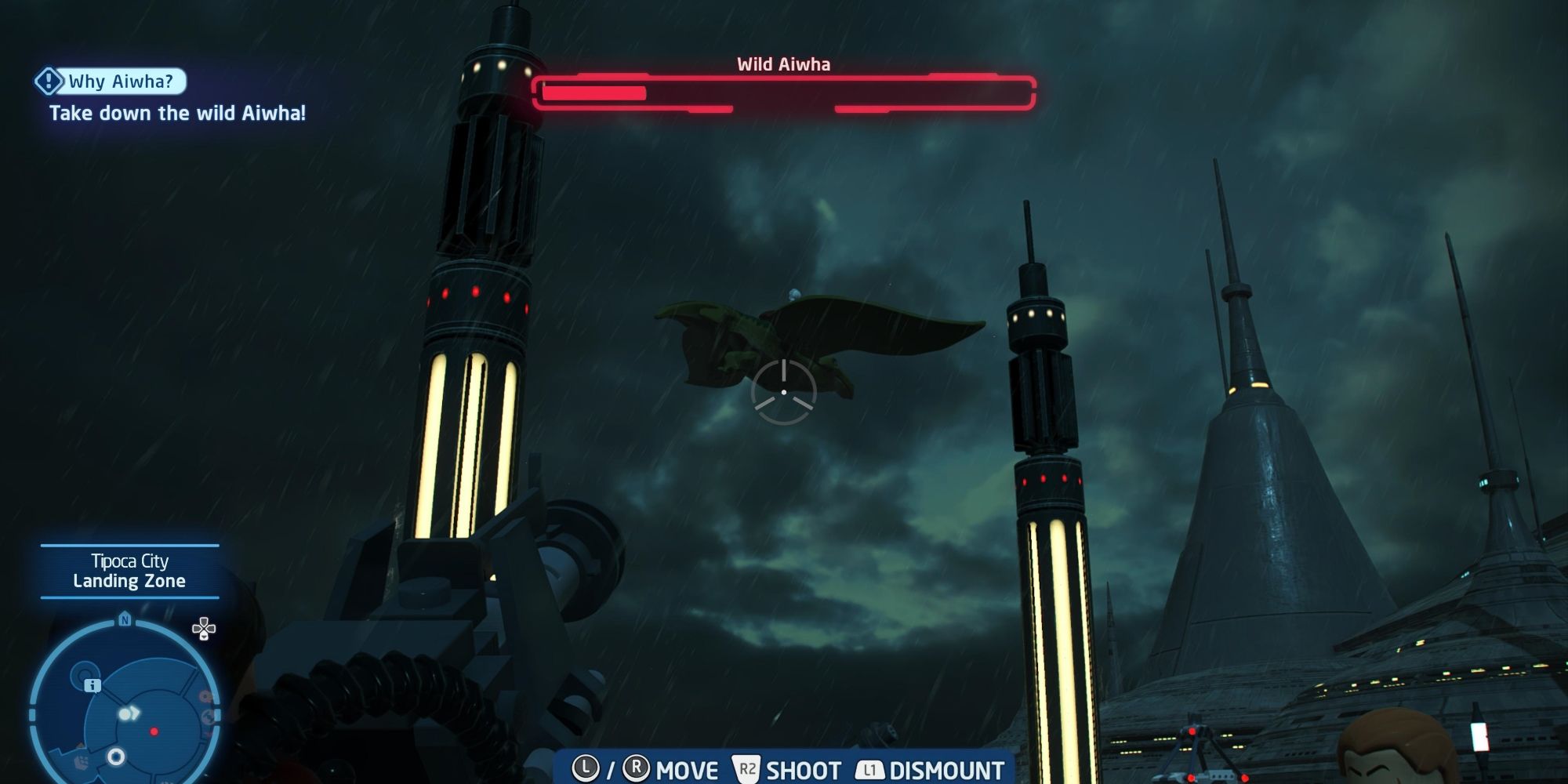Open the objective text Take down the wild Aiwha!

click(x=177, y=113)
